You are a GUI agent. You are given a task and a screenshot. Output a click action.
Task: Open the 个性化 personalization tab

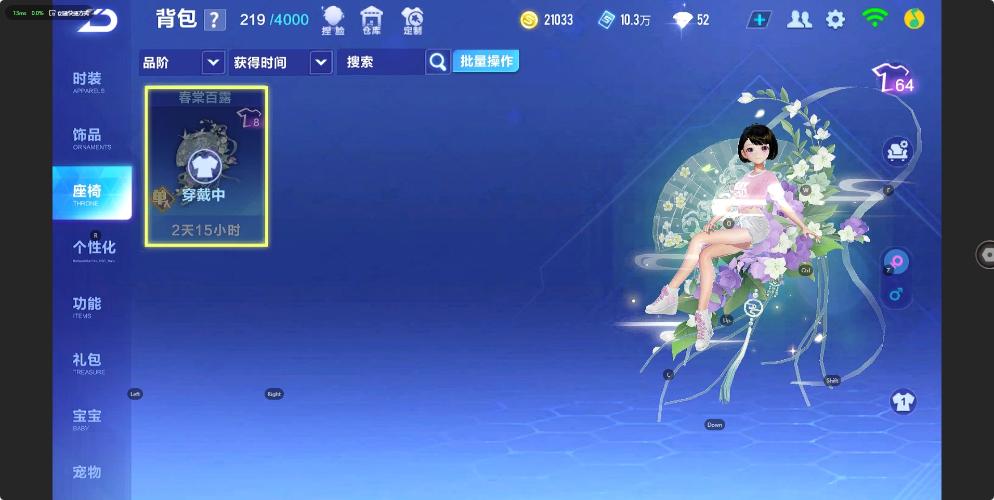click(x=94, y=248)
